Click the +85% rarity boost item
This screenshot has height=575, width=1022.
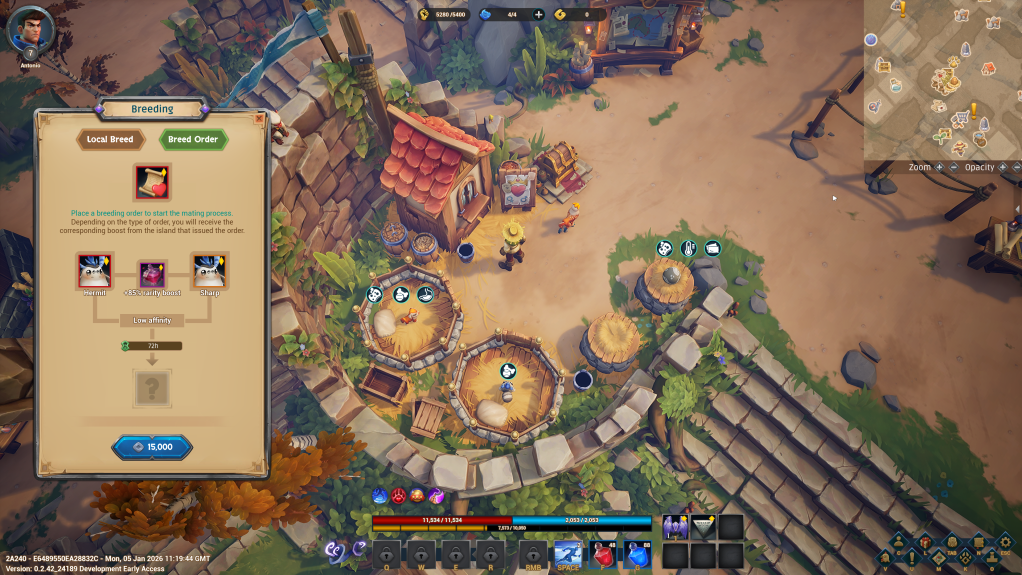(152, 274)
